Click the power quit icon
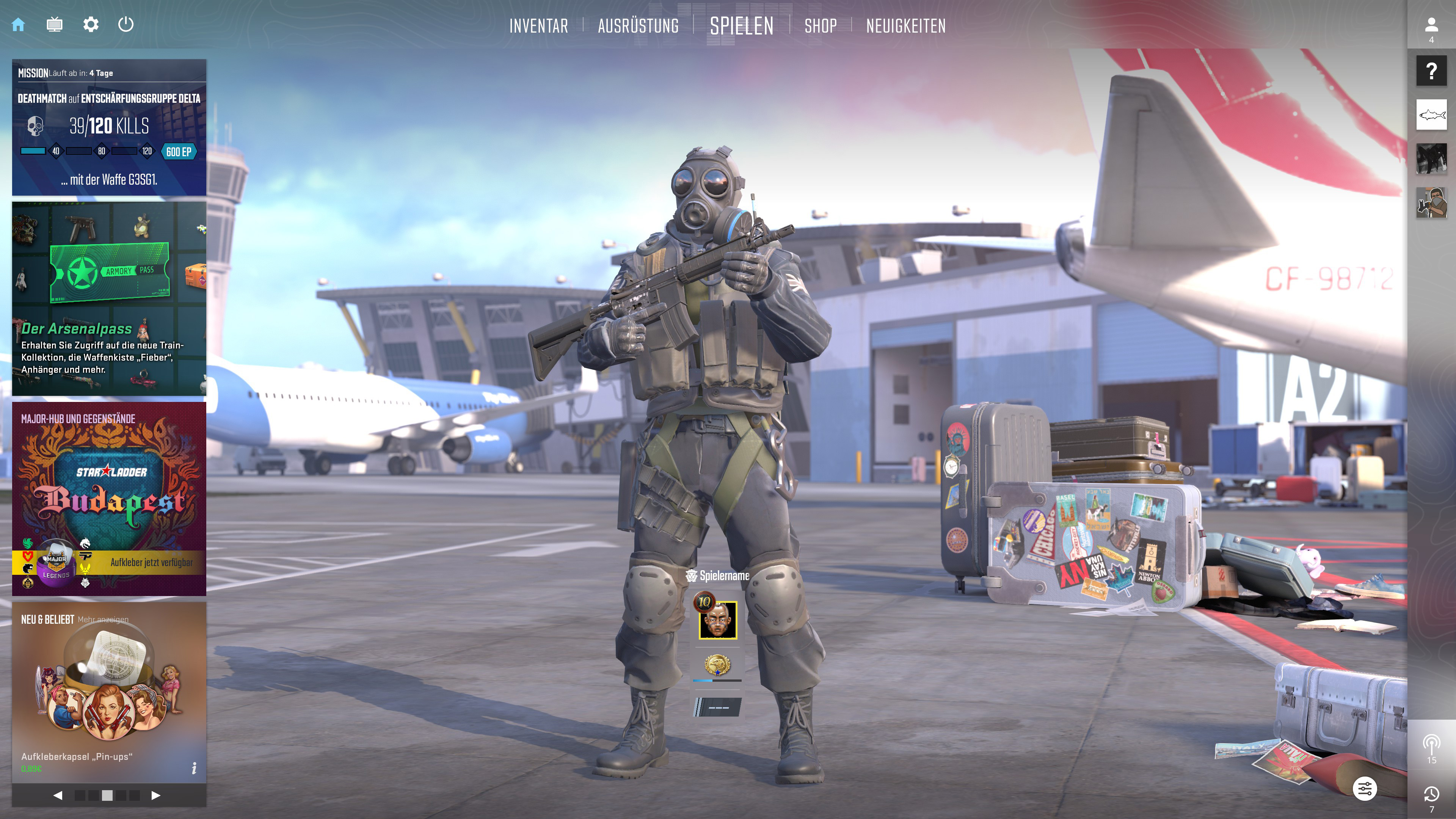 tap(126, 25)
